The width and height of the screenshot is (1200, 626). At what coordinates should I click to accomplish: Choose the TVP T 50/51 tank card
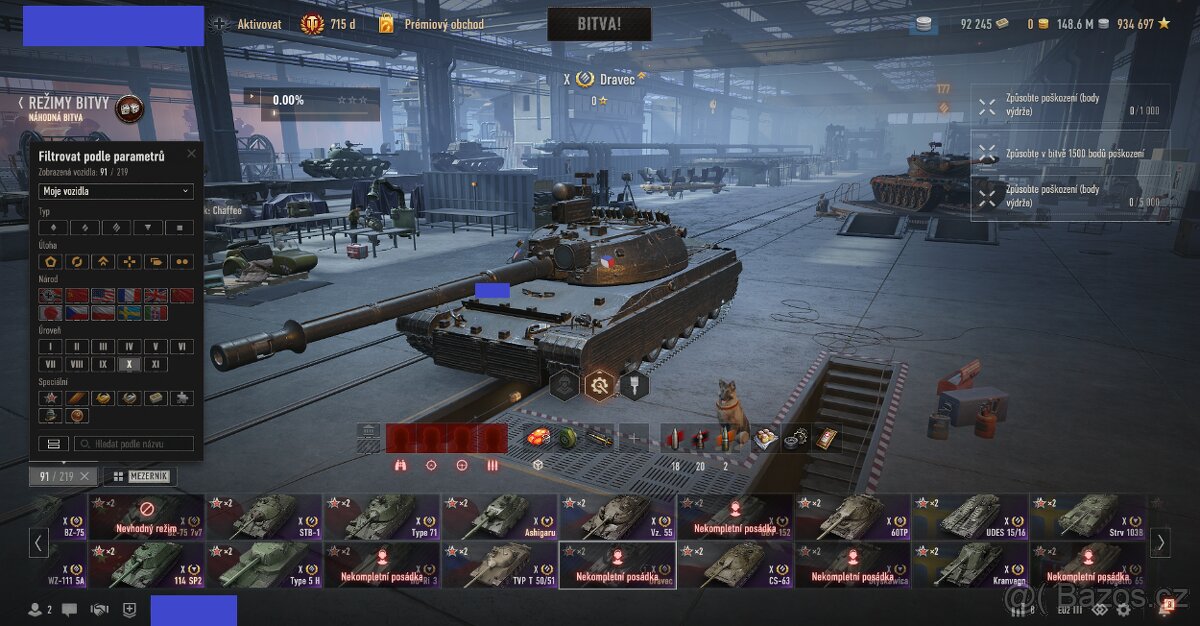[500, 565]
